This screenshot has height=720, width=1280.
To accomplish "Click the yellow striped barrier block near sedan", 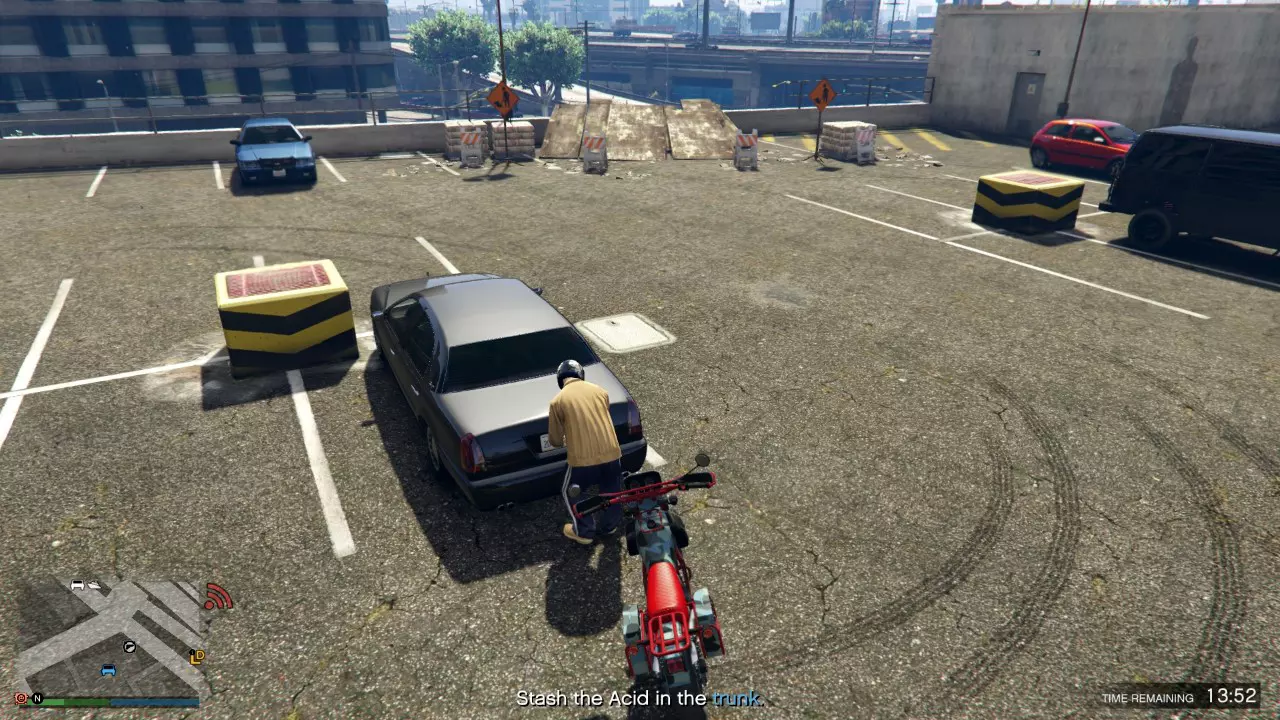I will click(x=283, y=320).
